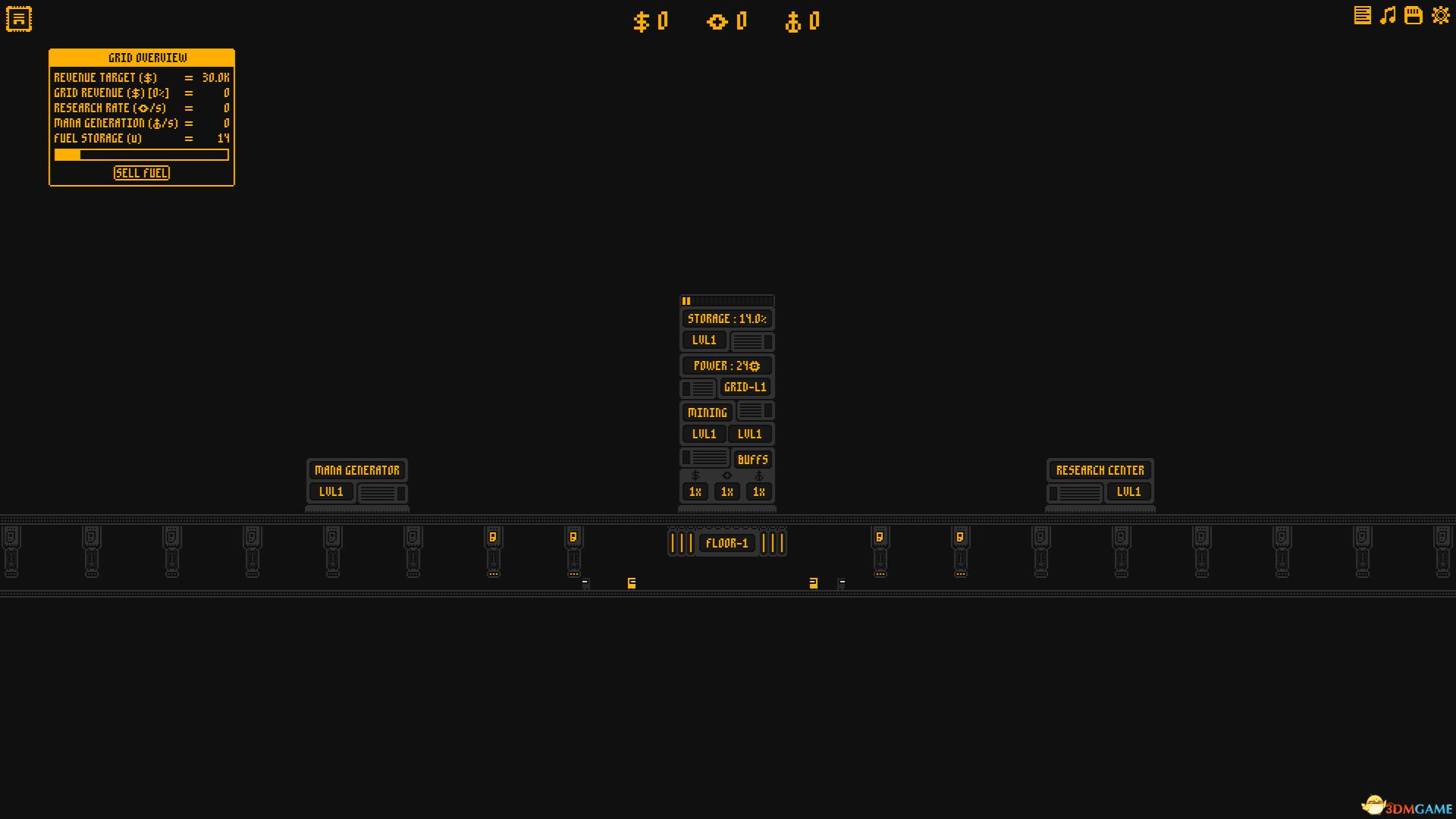Expand the GRID-L1 section

(747, 387)
